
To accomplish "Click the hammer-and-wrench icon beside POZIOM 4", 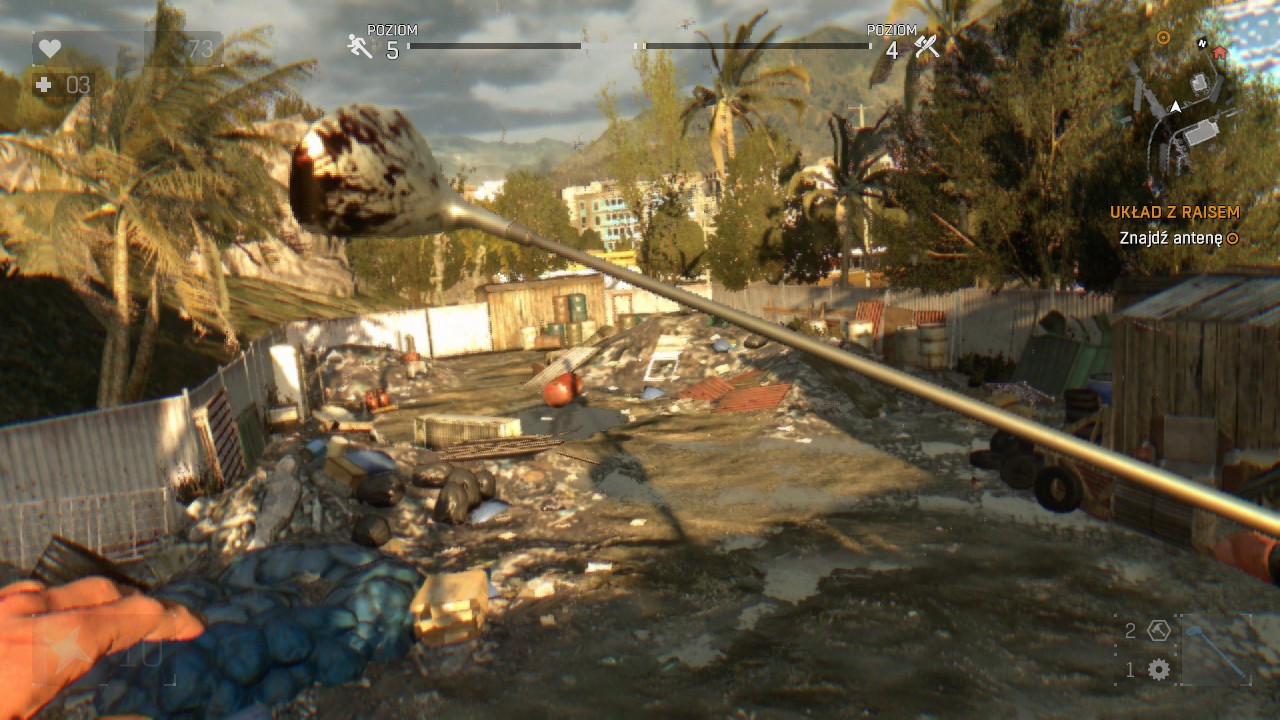I will pyautogui.click(x=928, y=44).
